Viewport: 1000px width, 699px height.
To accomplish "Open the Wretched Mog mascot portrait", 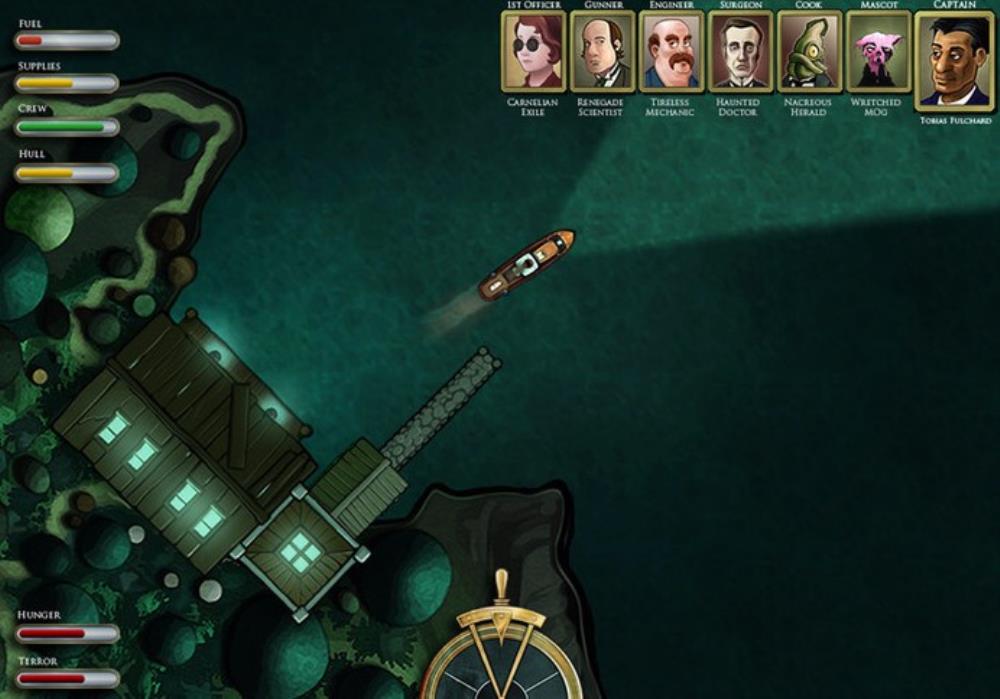I will (878, 51).
